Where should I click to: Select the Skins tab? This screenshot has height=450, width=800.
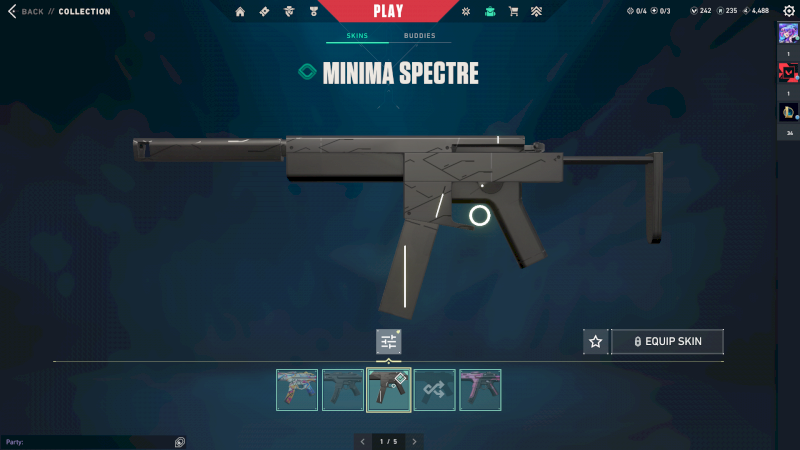click(357, 36)
